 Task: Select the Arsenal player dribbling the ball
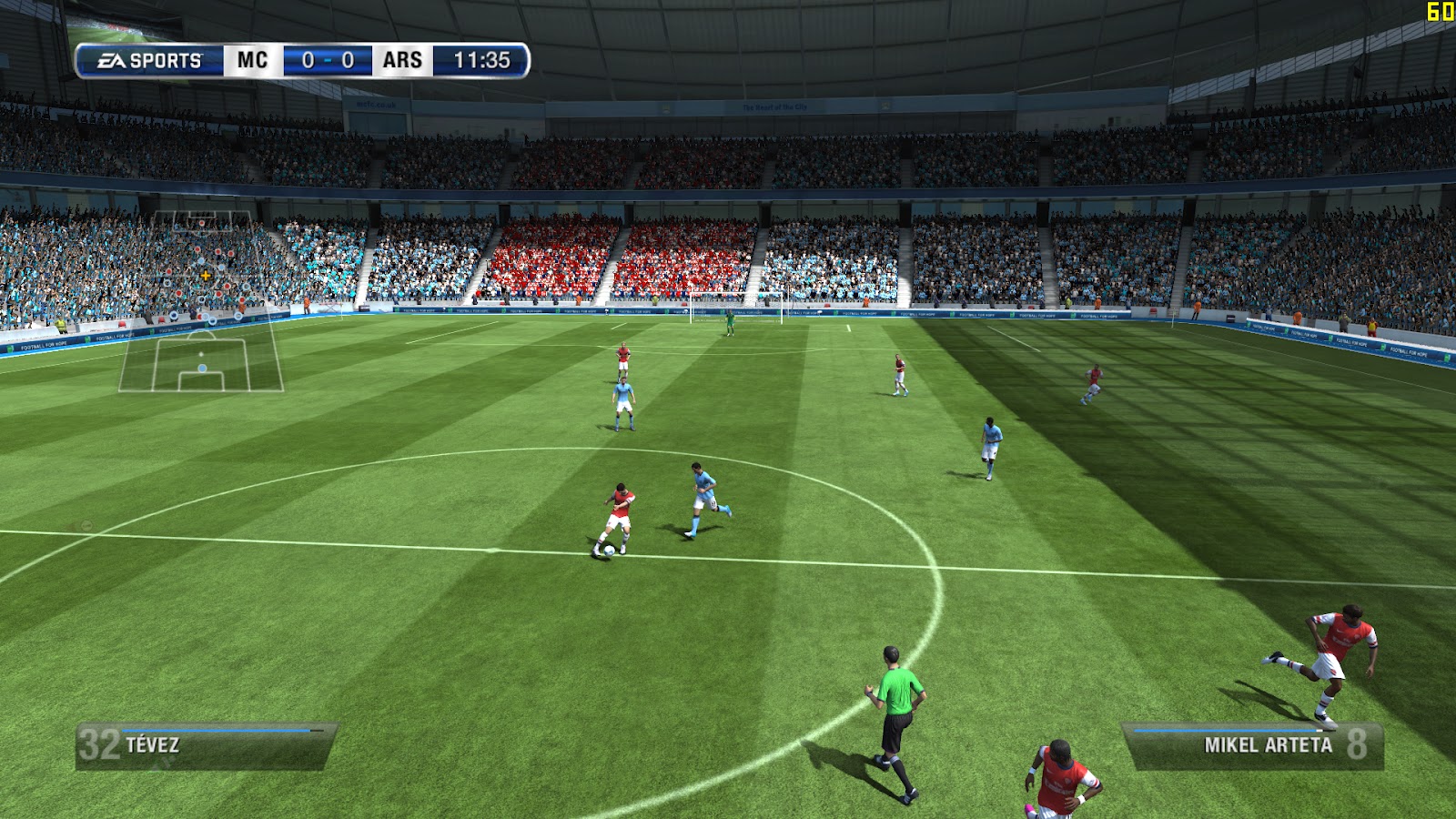[x=619, y=510]
